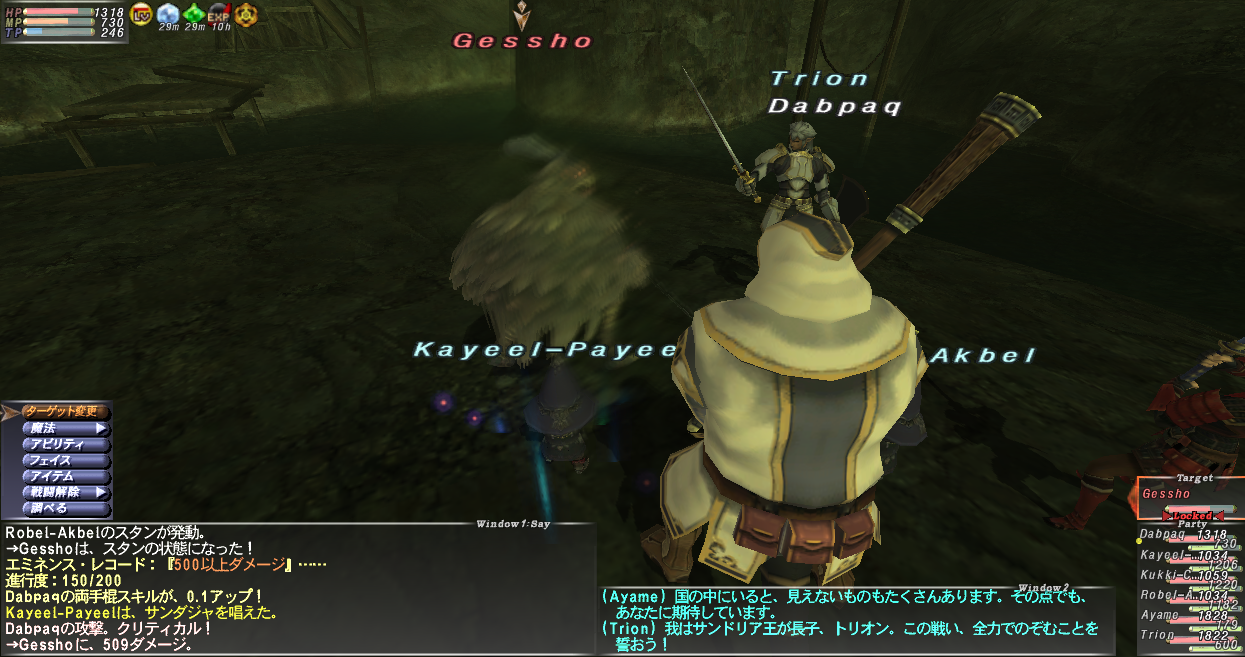Open the 魔法 magic menu

tap(64, 428)
